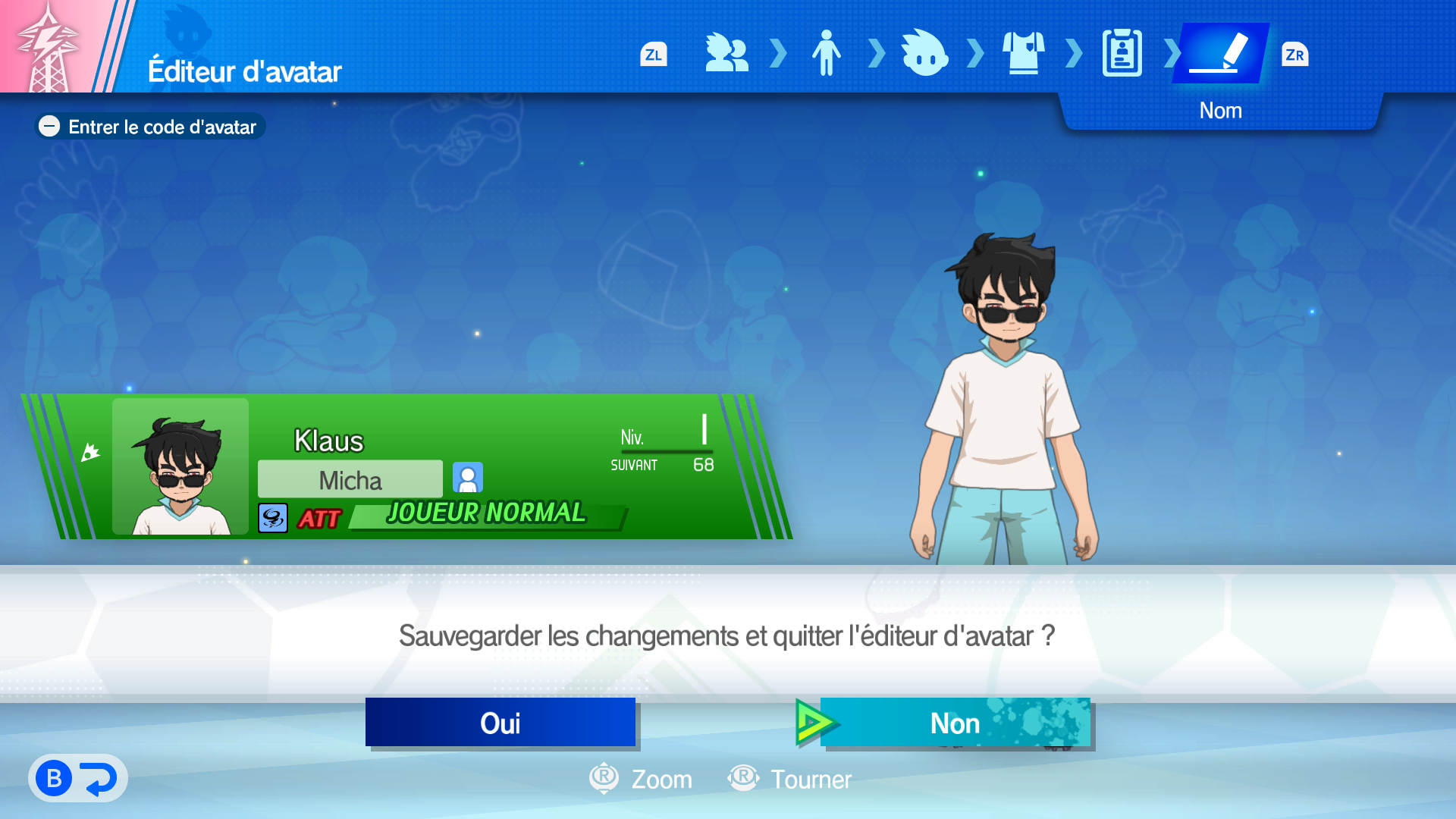1456x819 pixels.
Task: Edit the Micha nickname field
Action: point(350,480)
